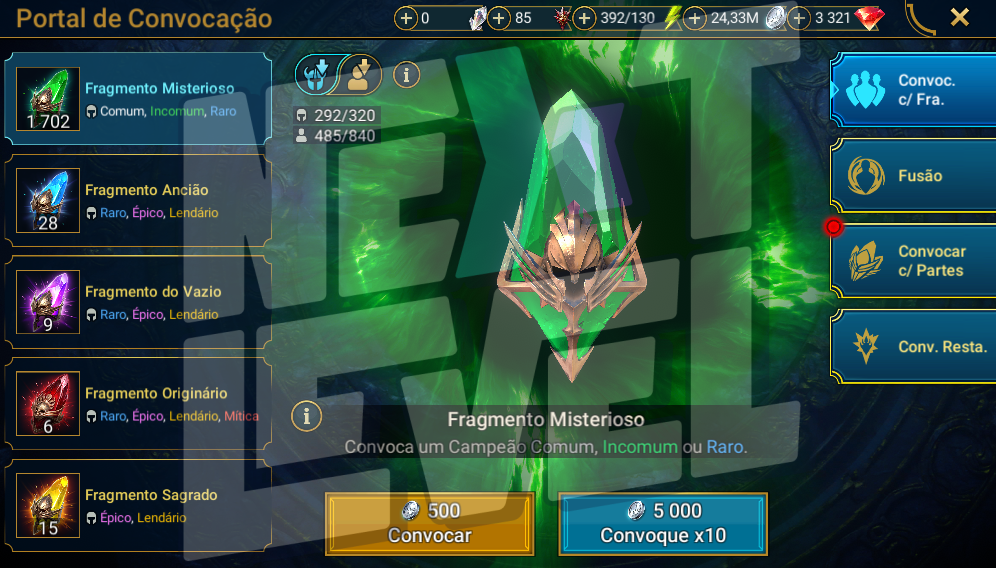Toggle the helmet with arrow summon option
996x568 pixels.
pos(317,73)
